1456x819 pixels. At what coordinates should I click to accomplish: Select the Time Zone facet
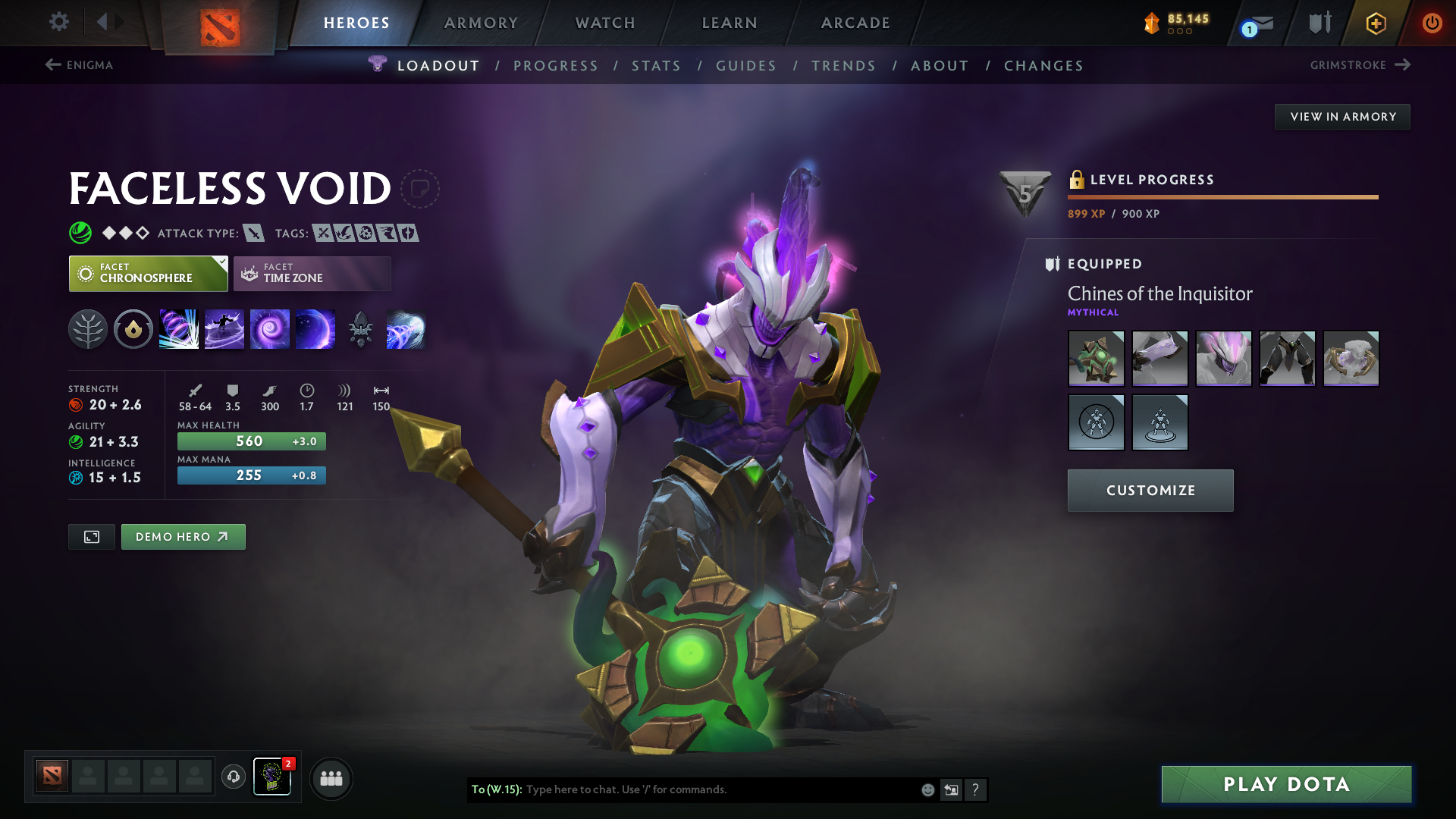tap(312, 273)
